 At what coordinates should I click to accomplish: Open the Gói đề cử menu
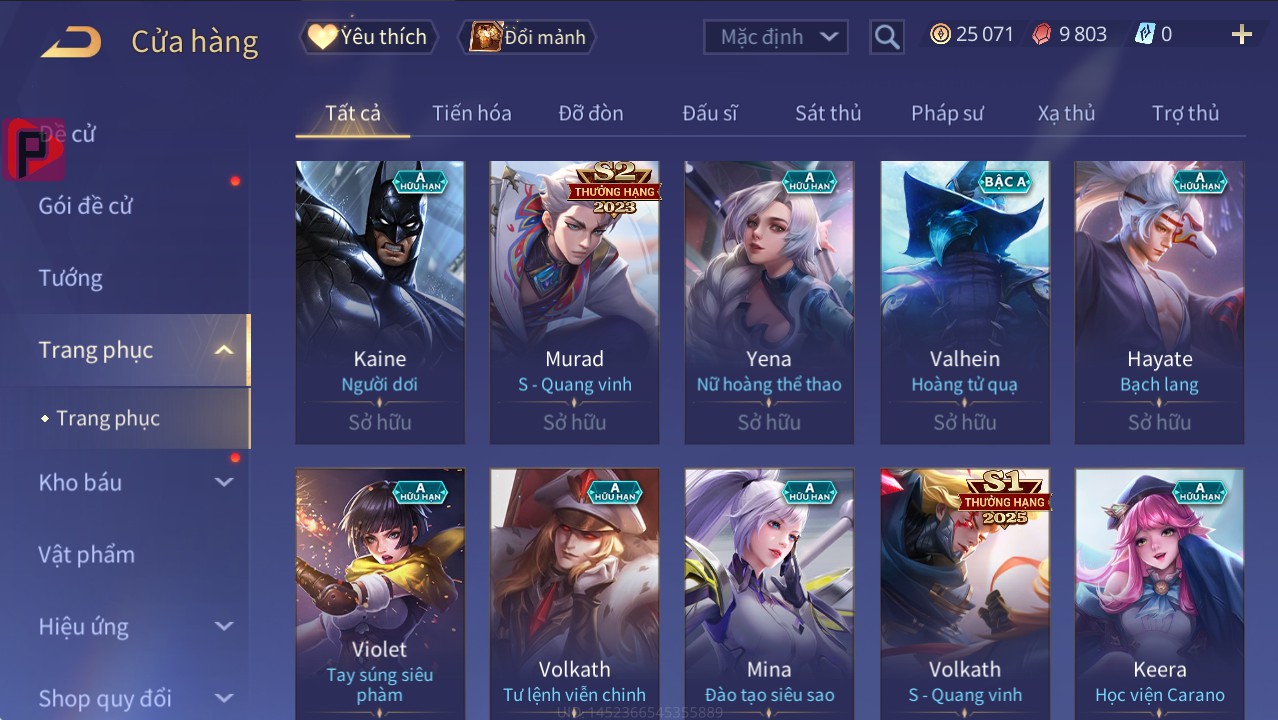coord(86,206)
